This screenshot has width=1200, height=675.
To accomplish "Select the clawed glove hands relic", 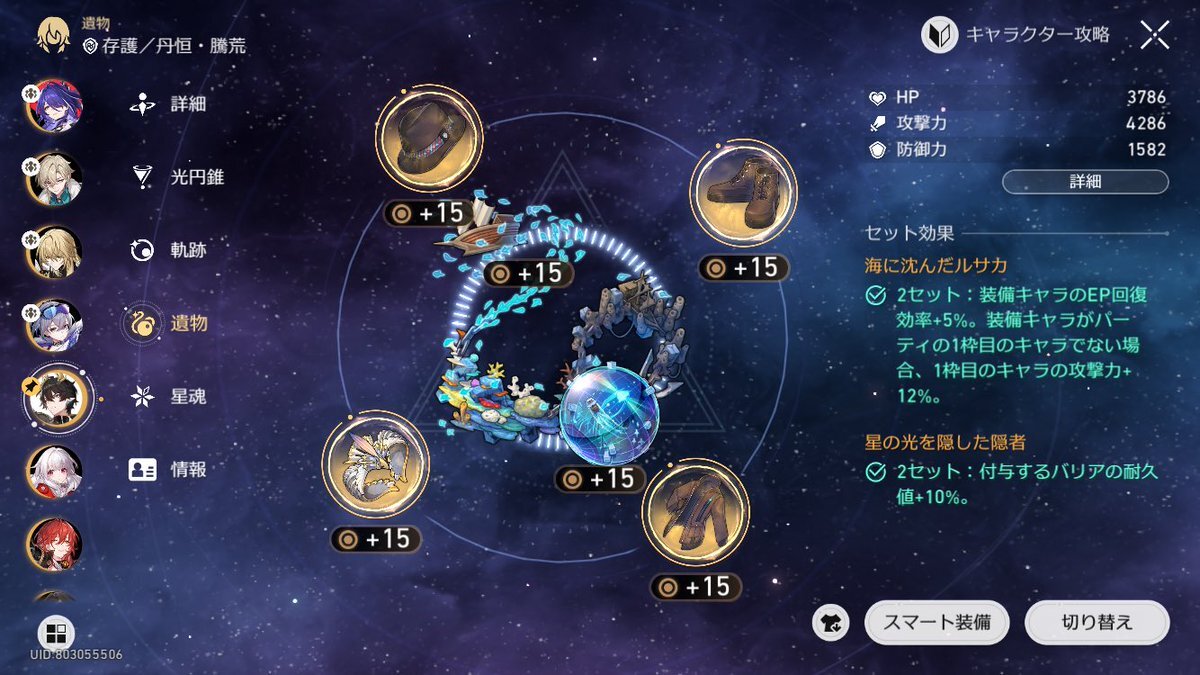I will (x=375, y=464).
